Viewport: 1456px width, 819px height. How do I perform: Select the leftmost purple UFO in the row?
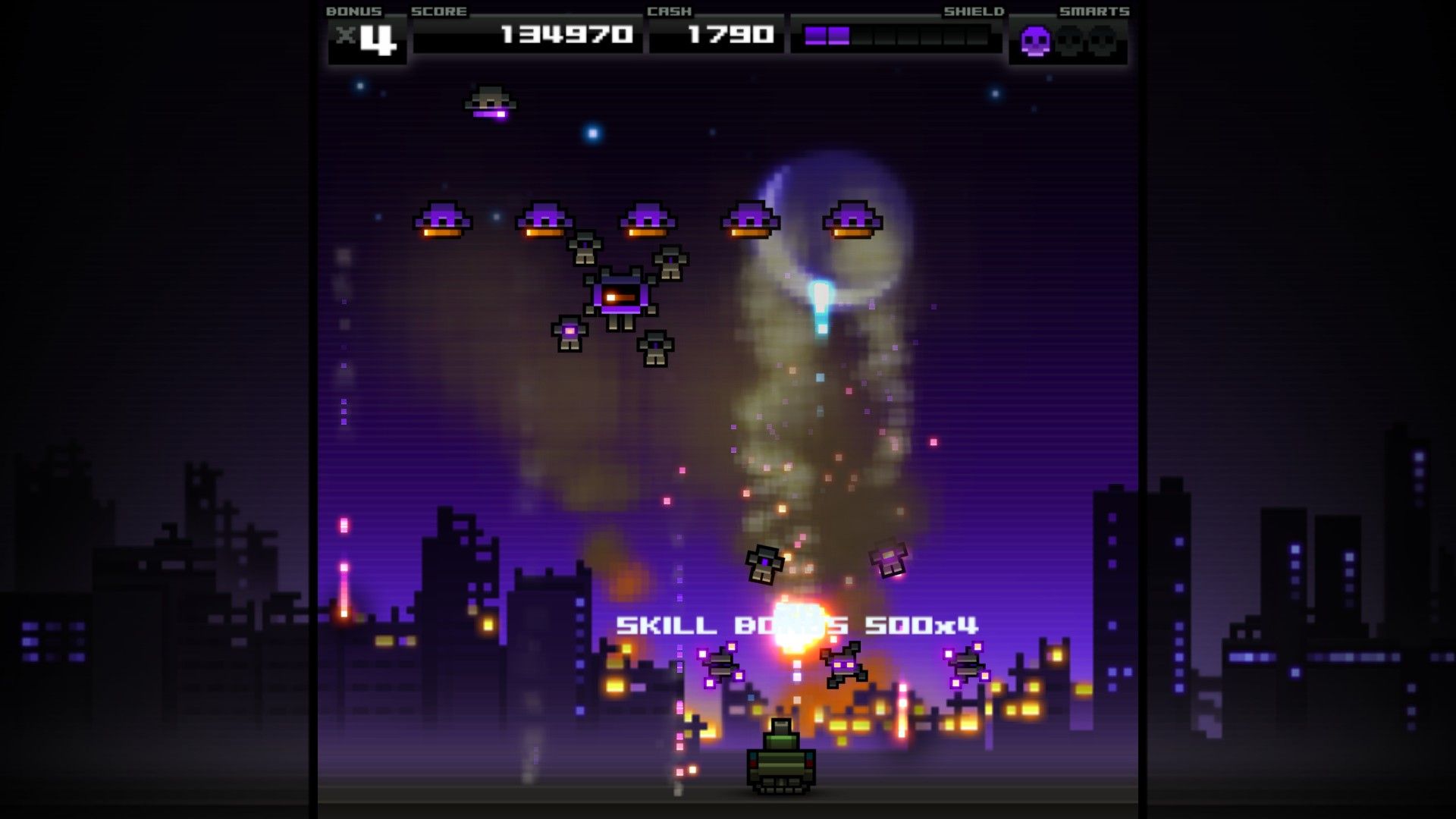[x=444, y=220]
